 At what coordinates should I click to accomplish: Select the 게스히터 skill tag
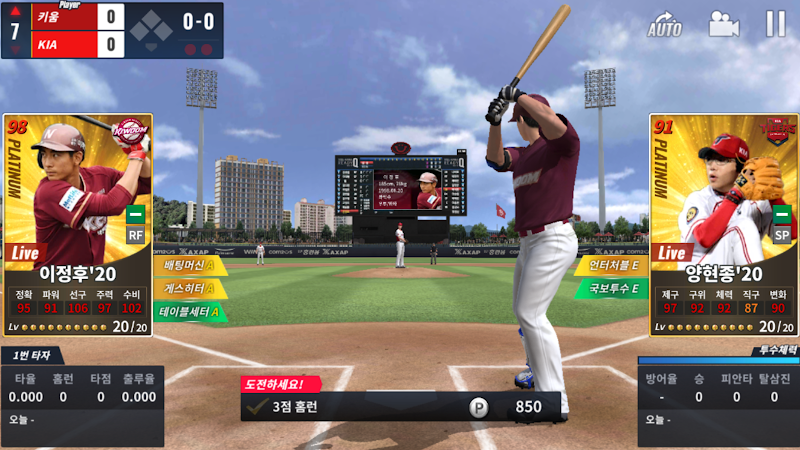tap(188, 289)
